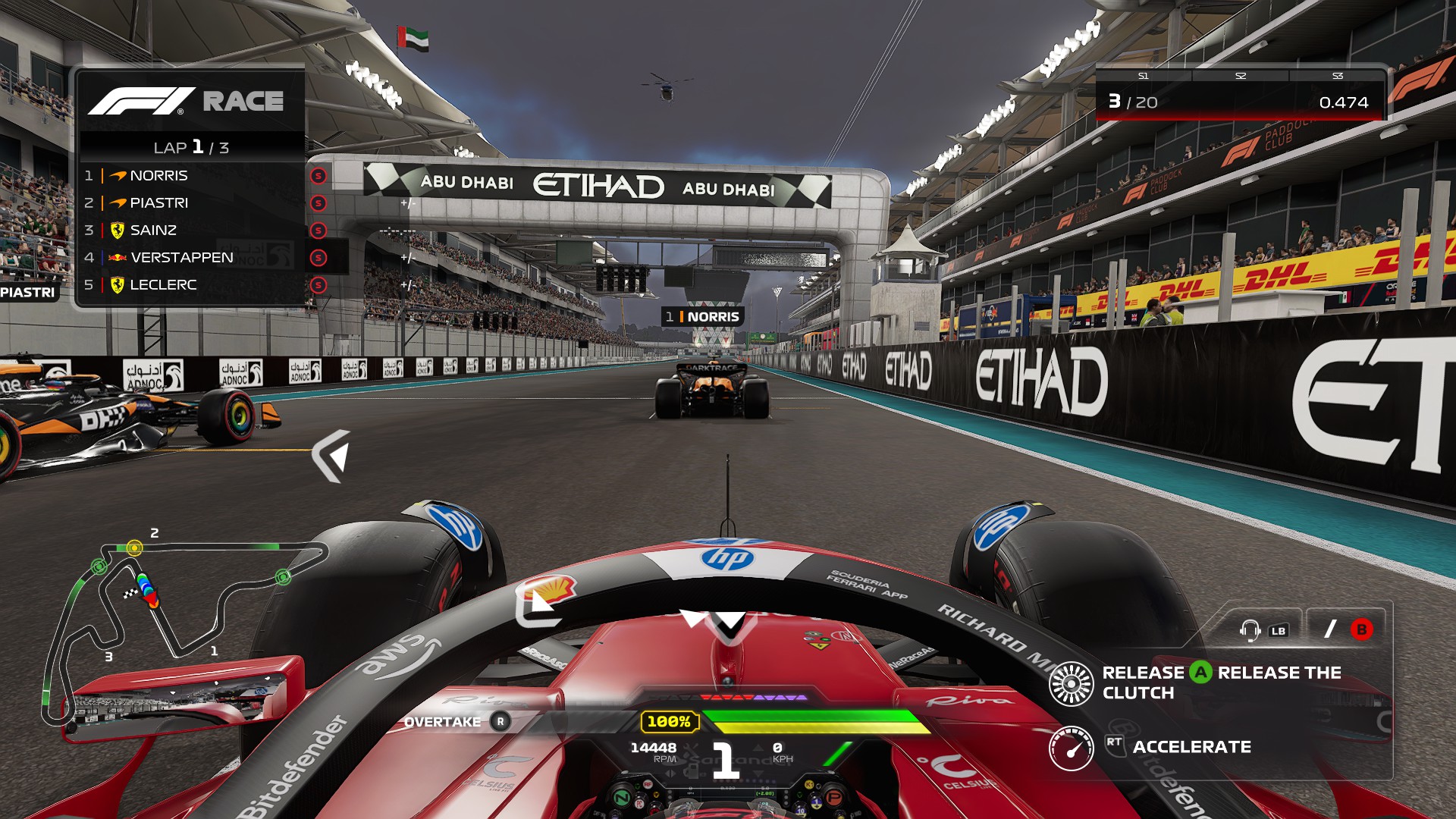Pick Sainz in the standings list
The image size is (1456, 819).
click(x=153, y=231)
